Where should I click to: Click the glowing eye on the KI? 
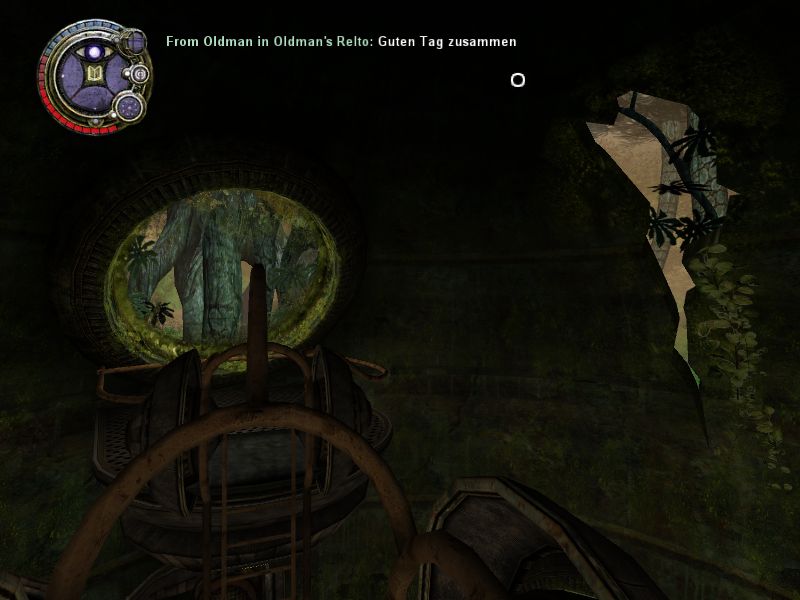(x=96, y=51)
